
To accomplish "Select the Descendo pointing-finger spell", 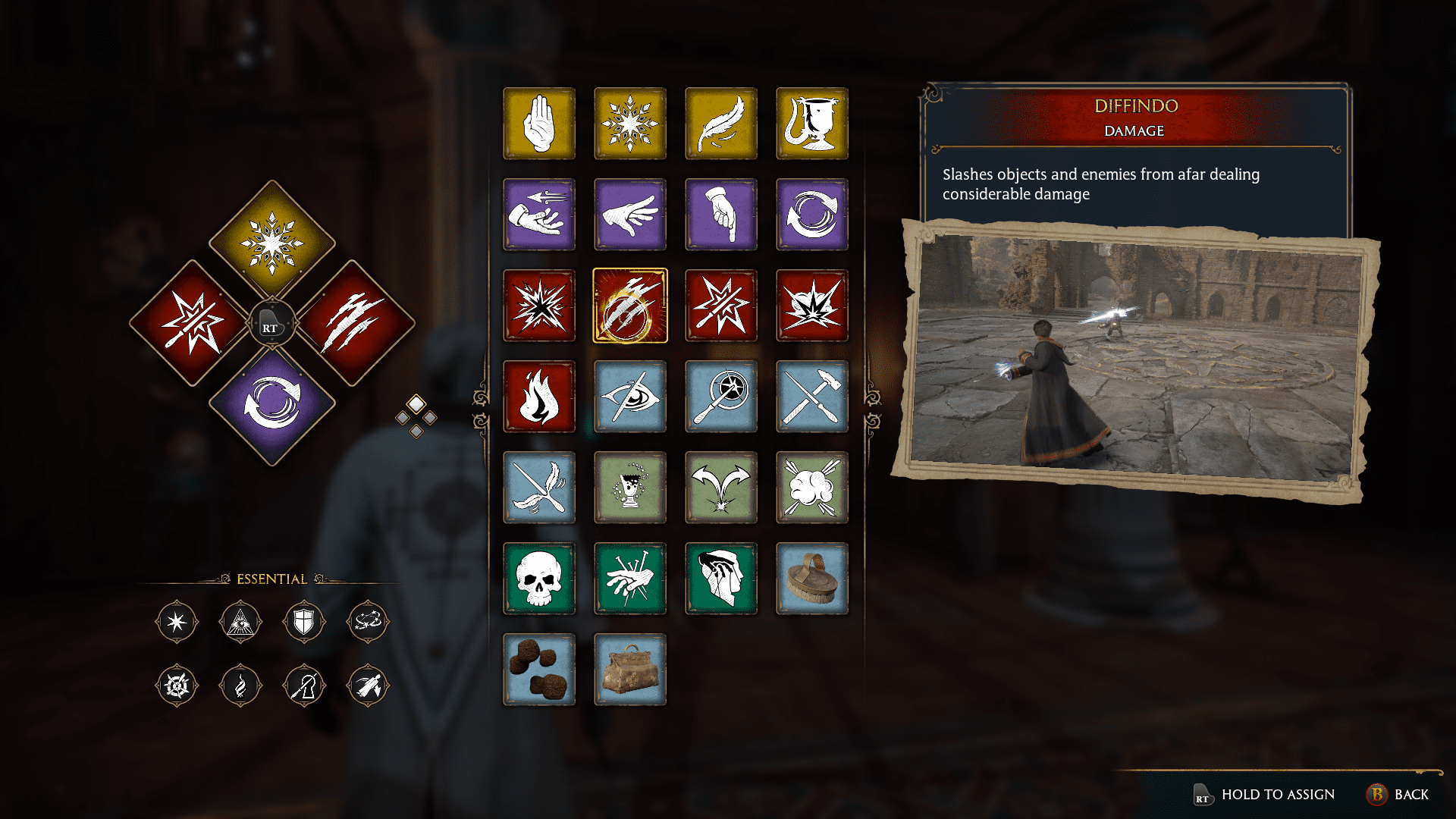I will point(721,215).
